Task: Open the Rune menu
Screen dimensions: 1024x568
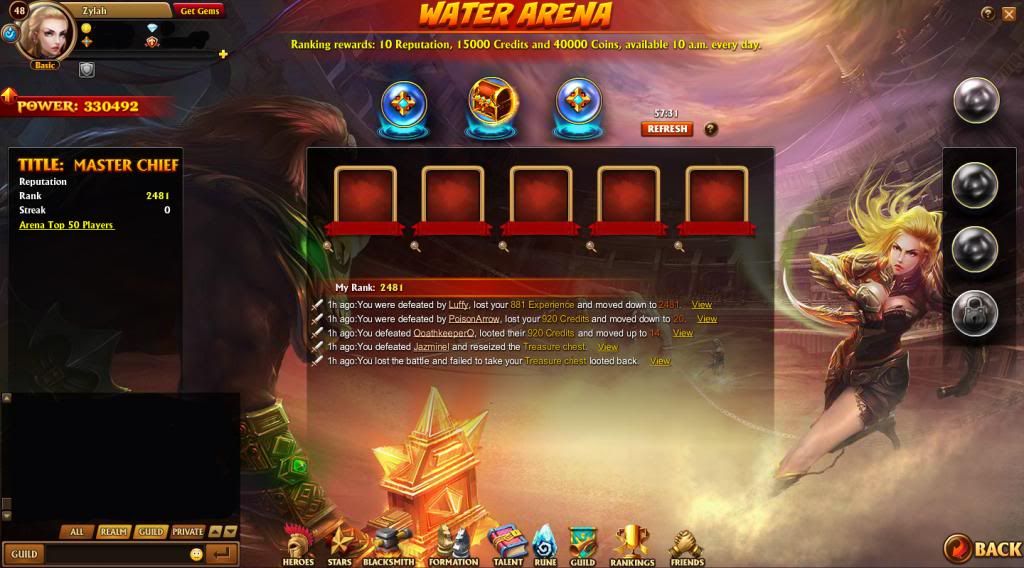Action: pyautogui.click(x=544, y=546)
